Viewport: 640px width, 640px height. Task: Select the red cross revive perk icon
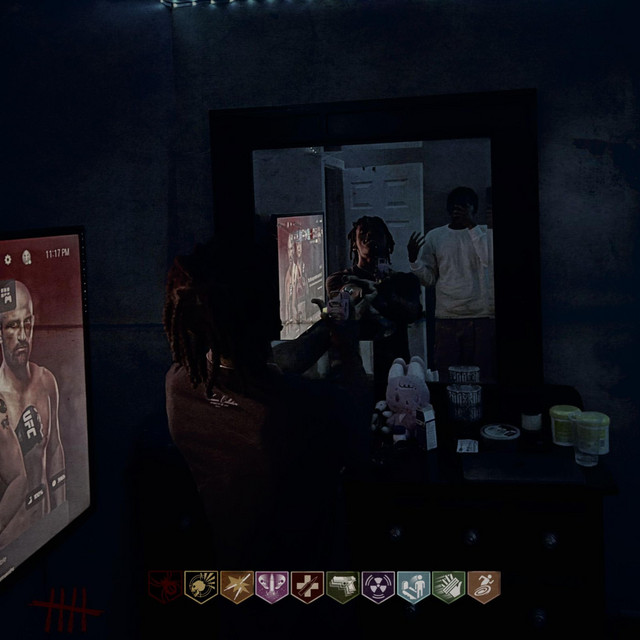pos(307,586)
